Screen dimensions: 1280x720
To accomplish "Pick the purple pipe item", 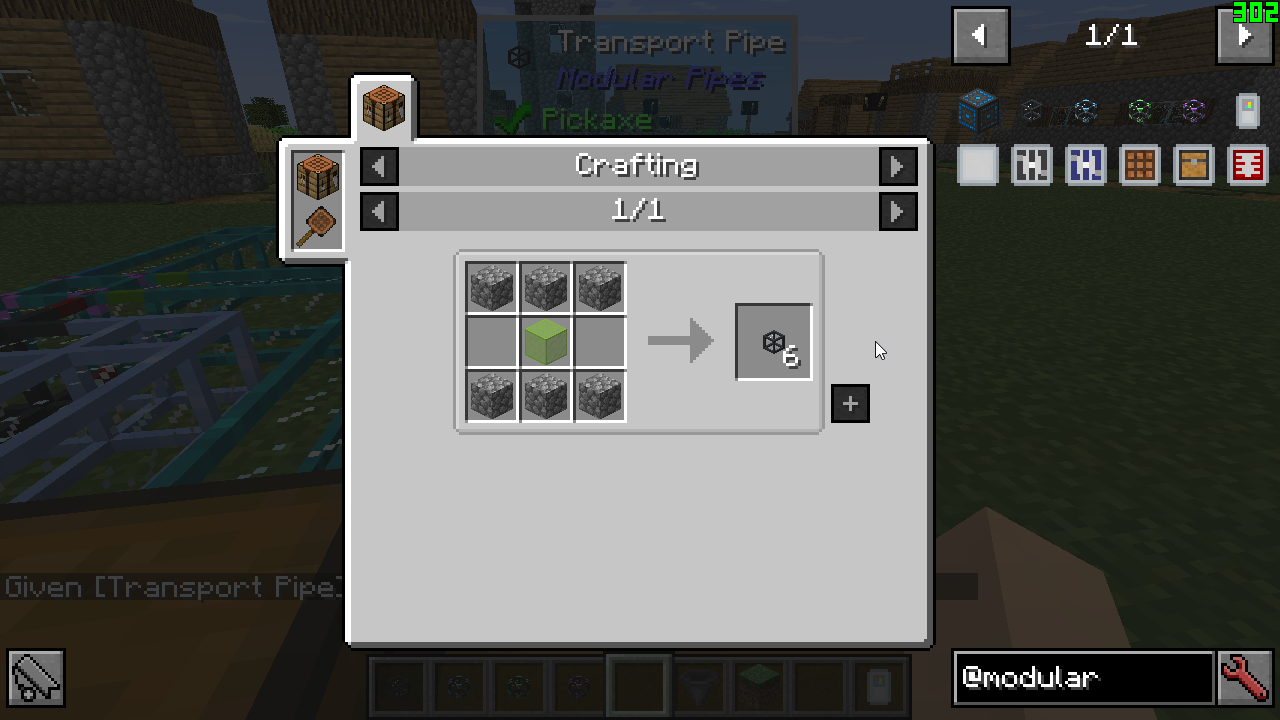I will click(1191, 111).
